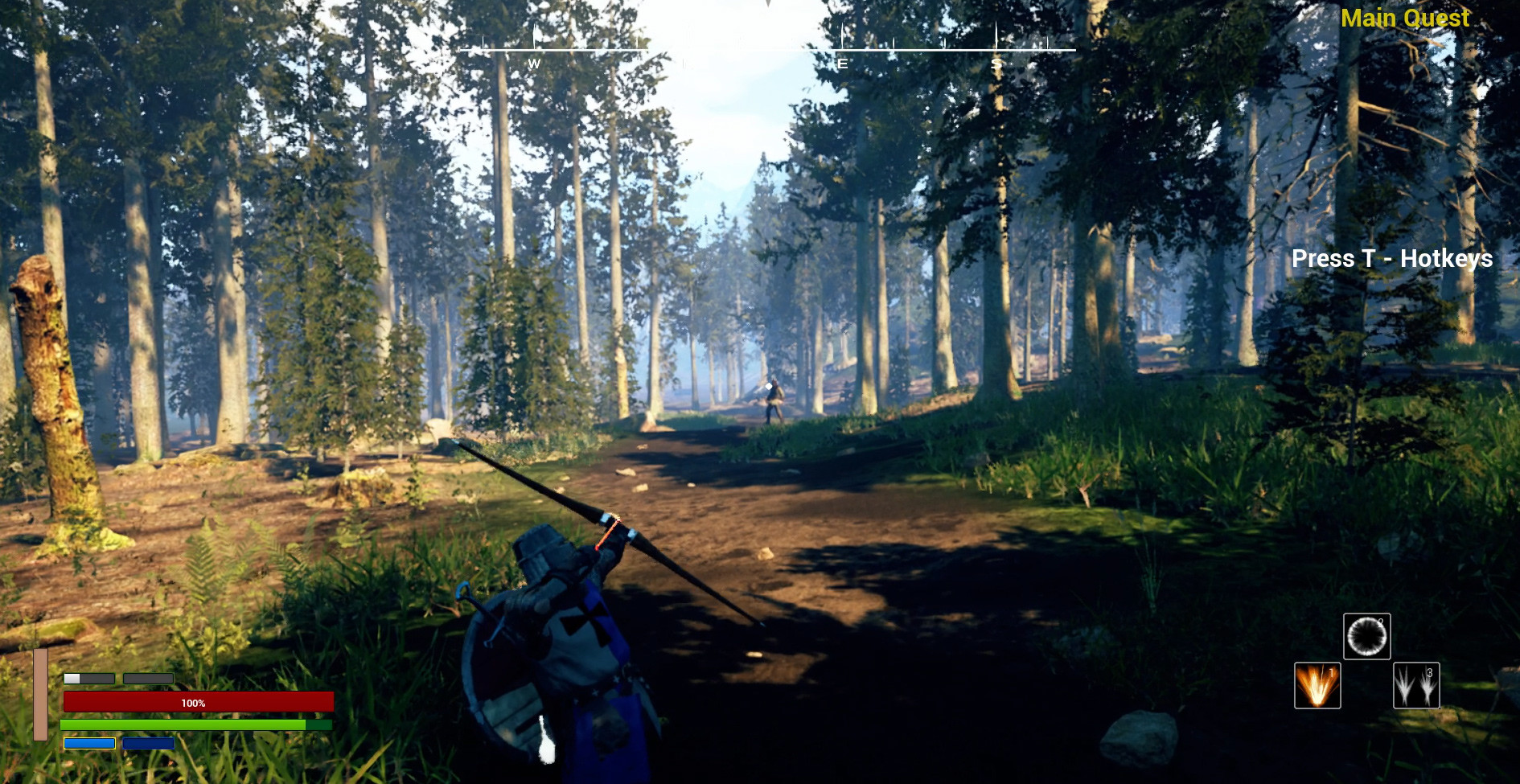Viewport: 1520px width, 784px height.
Task: Click the left gray quiver indicator bar
Action: (88, 679)
